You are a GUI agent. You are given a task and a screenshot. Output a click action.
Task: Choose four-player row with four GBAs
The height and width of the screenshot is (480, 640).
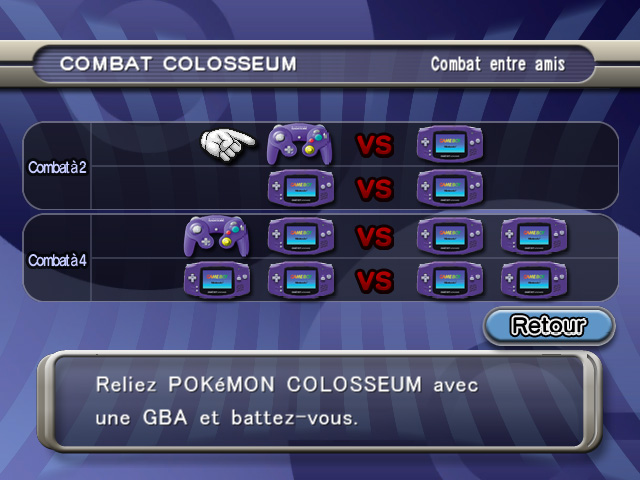(374, 280)
